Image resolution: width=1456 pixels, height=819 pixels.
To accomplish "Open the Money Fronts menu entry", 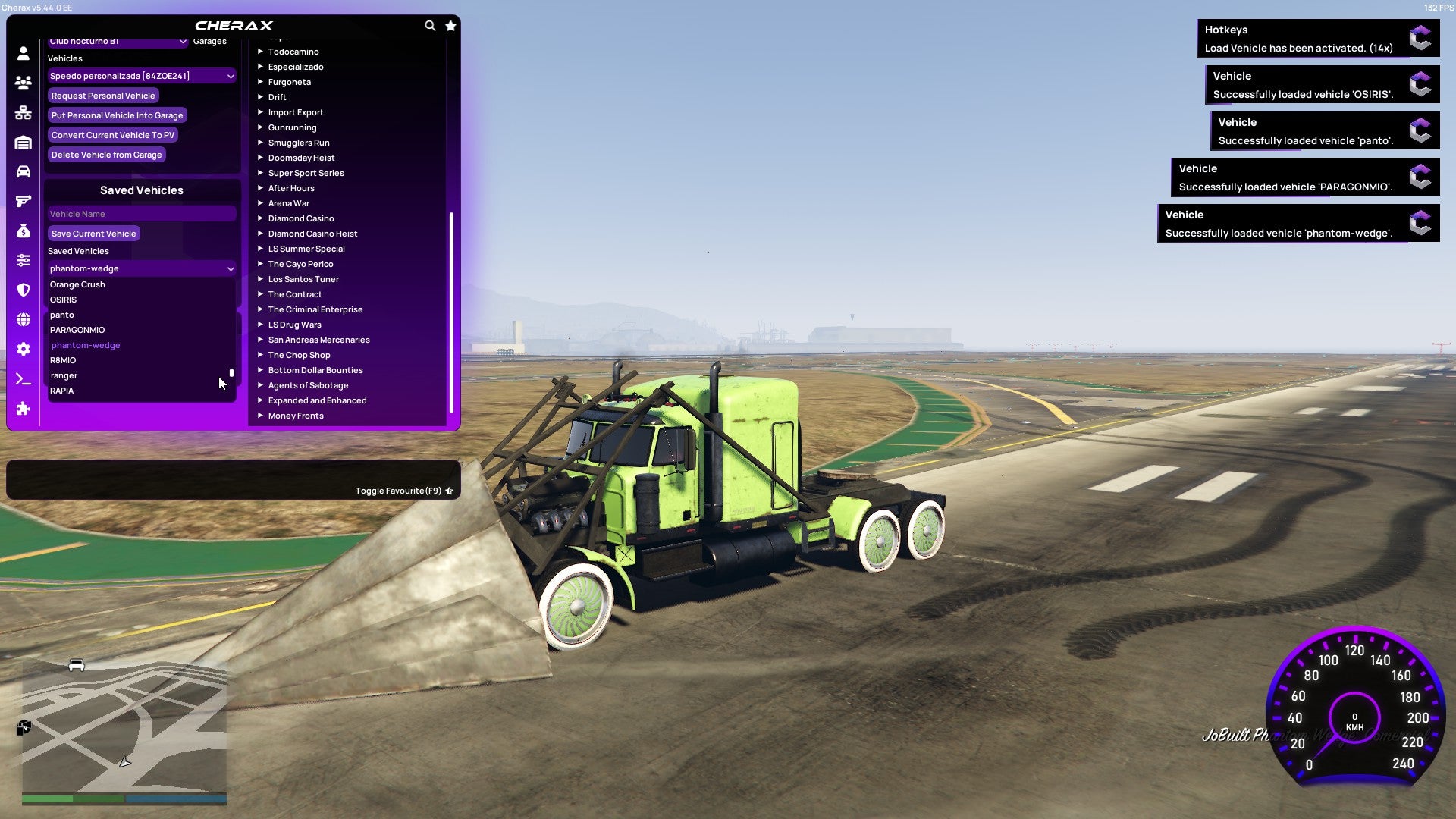I will 295,416.
